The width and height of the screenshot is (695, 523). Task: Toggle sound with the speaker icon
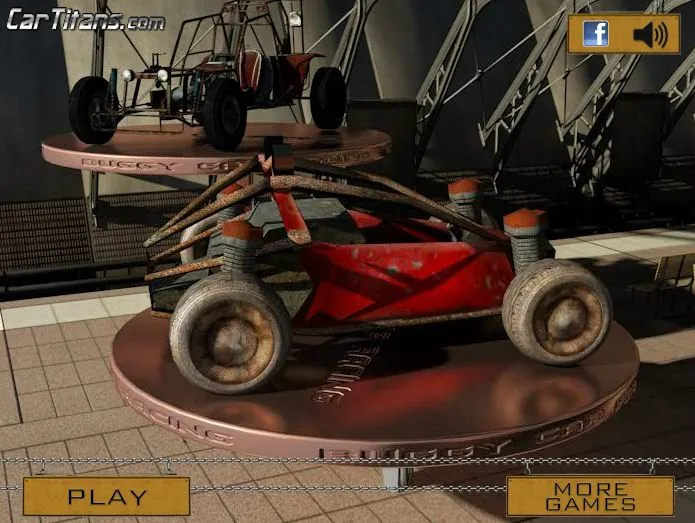[x=649, y=35]
